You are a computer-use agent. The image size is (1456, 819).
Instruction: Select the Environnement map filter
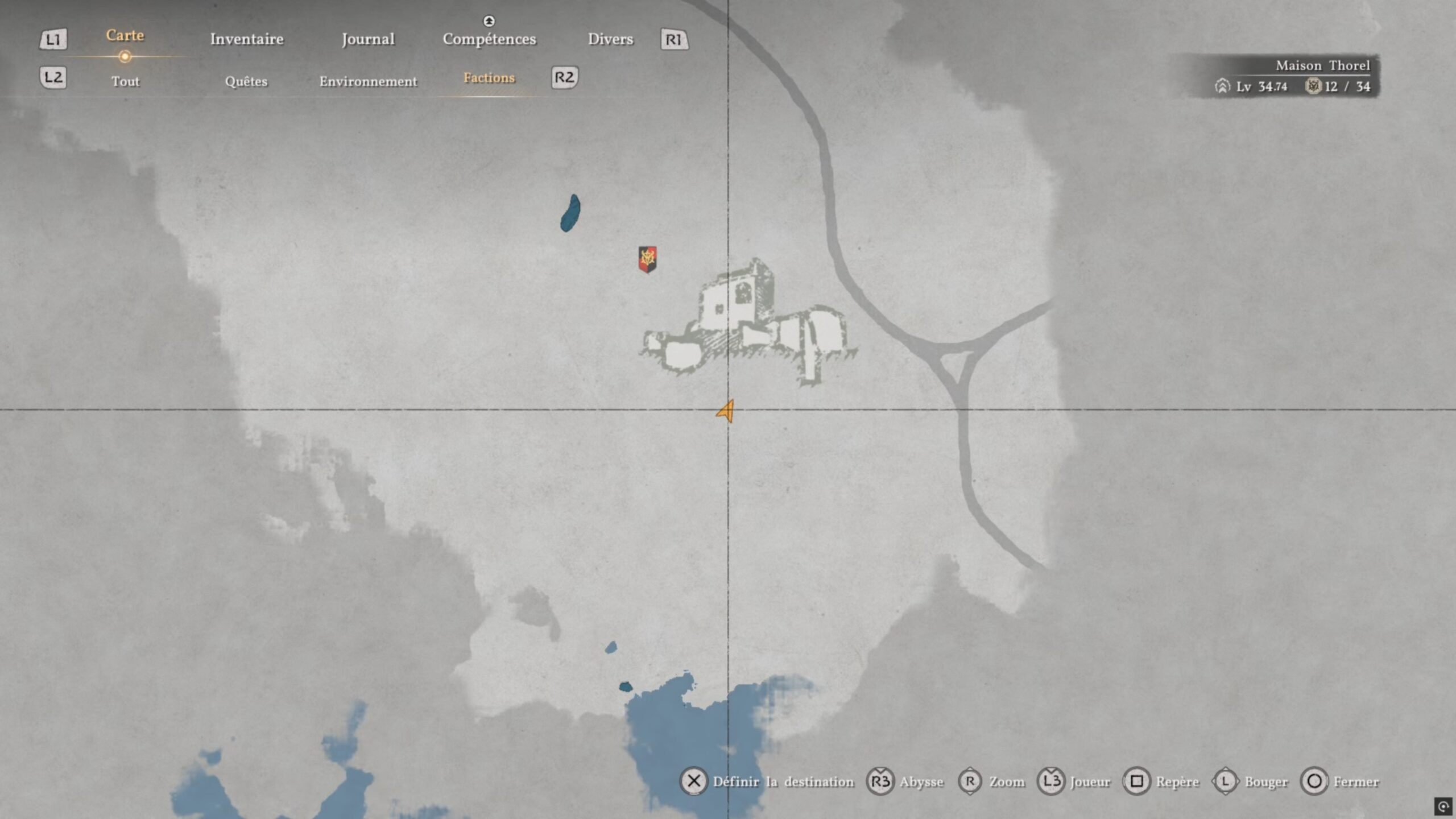coord(368,81)
